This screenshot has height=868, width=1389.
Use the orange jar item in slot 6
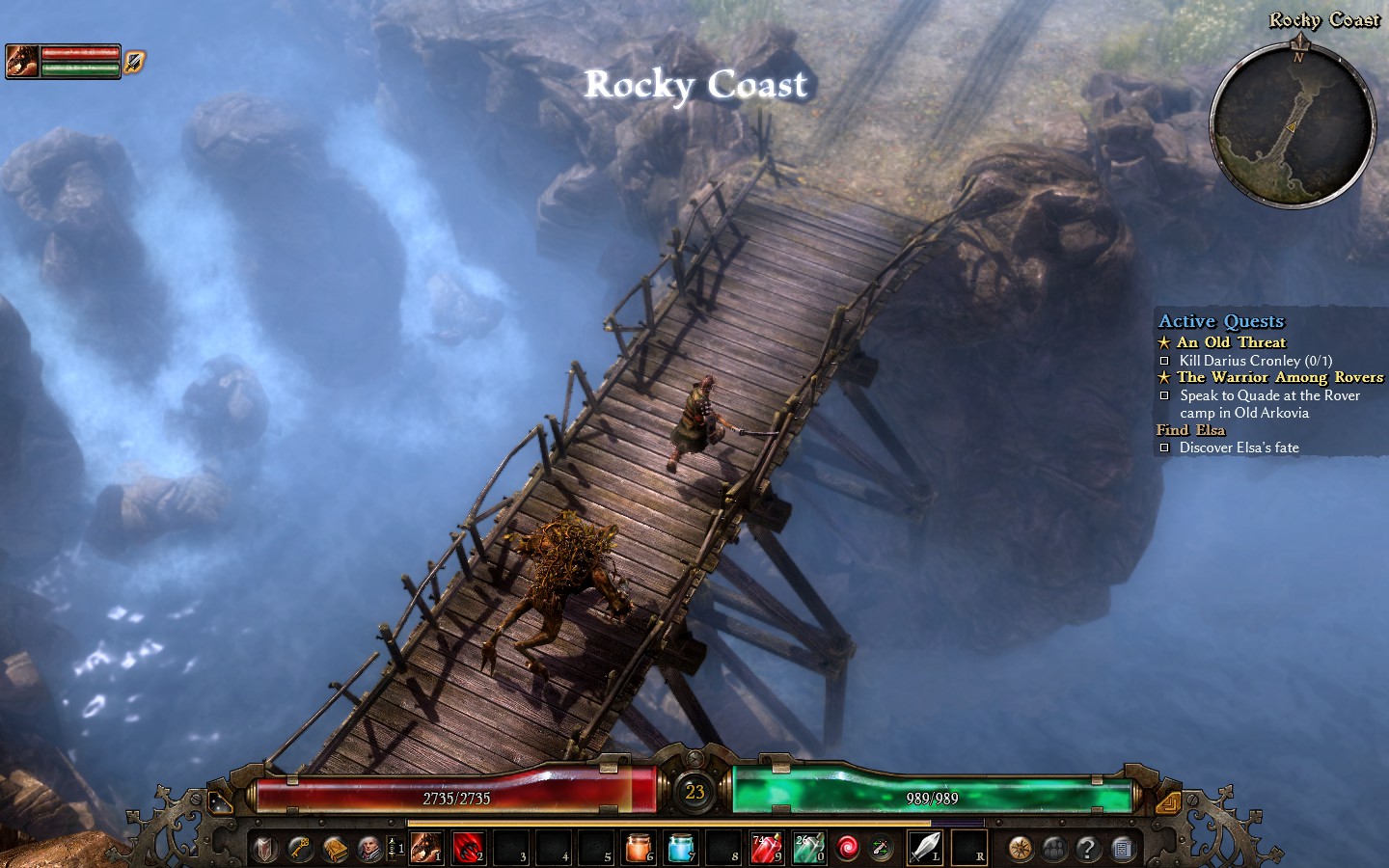[x=638, y=848]
